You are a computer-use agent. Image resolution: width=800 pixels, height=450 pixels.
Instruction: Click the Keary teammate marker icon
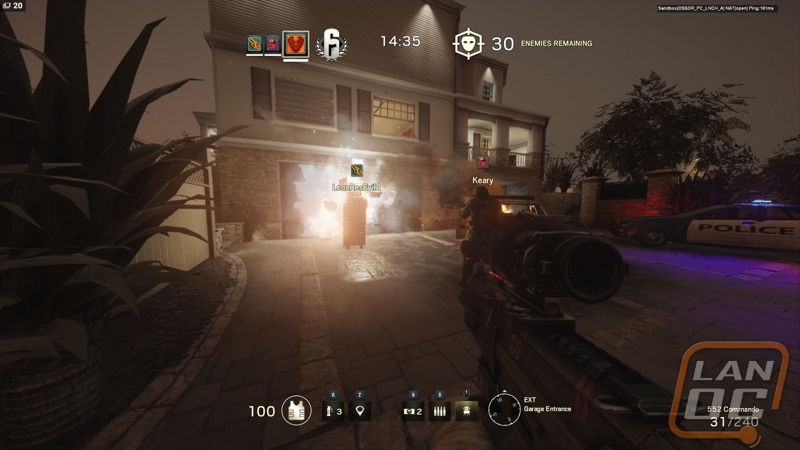point(483,164)
